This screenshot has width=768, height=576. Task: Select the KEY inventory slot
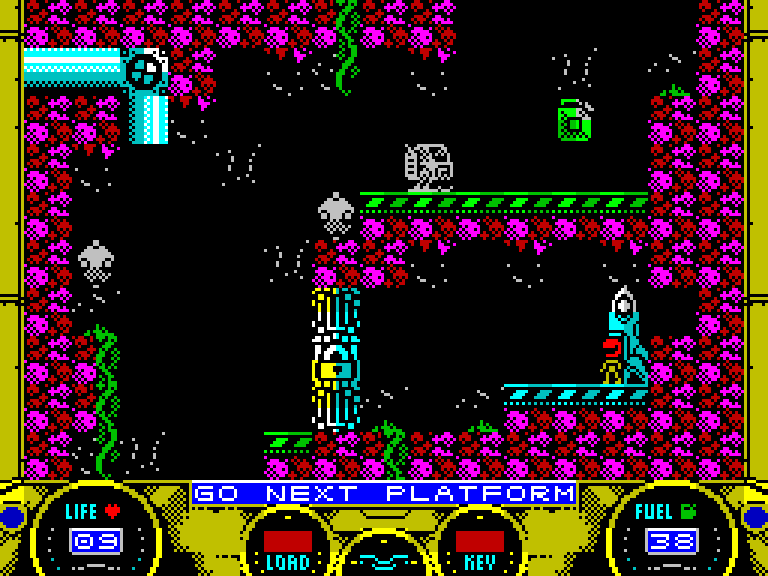tap(480, 541)
